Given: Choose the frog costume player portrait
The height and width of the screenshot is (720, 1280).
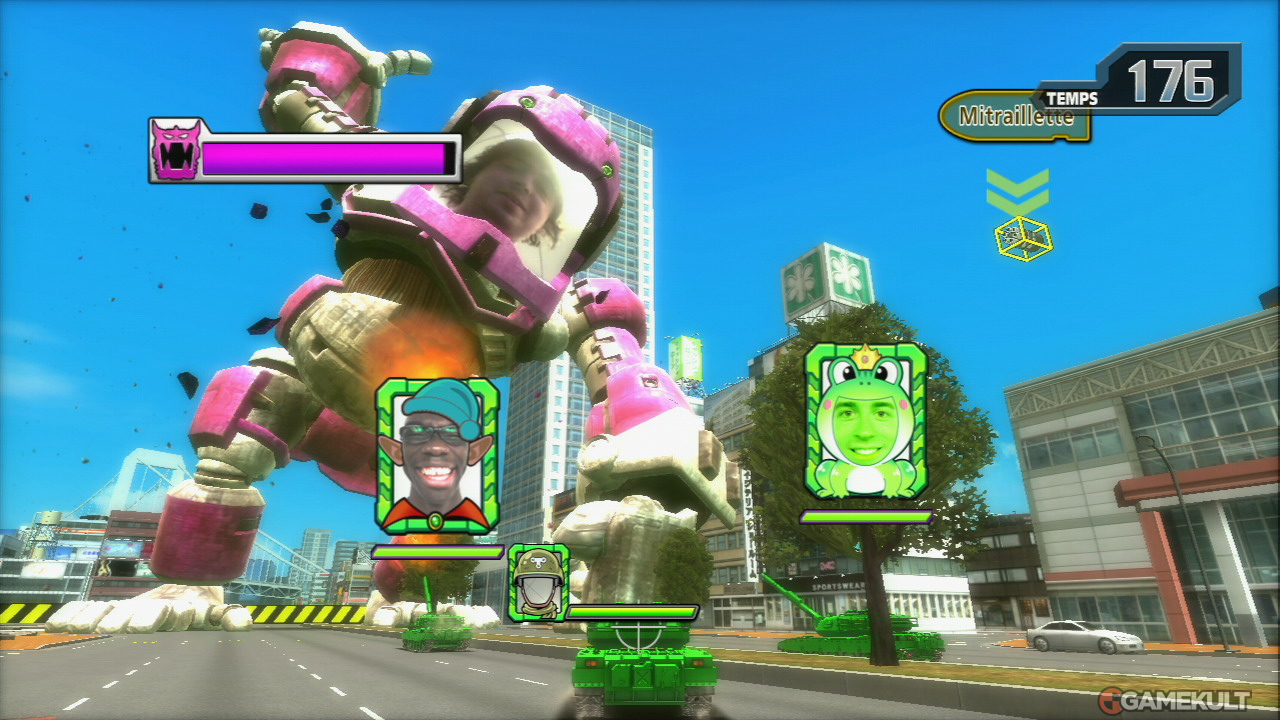Looking at the screenshot, I should click(x=866, y=420).
